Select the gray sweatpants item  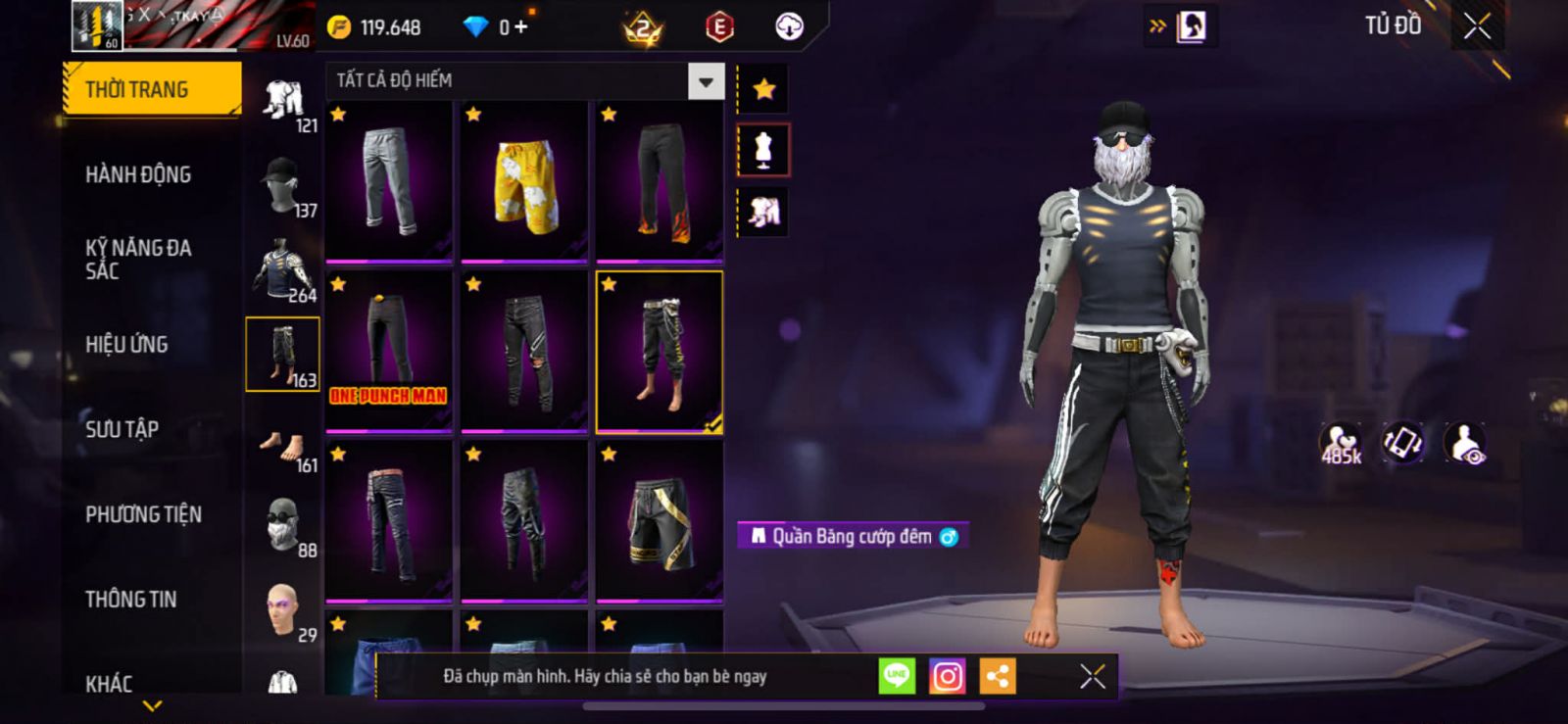pyautogui.click(x=389, y=182)
